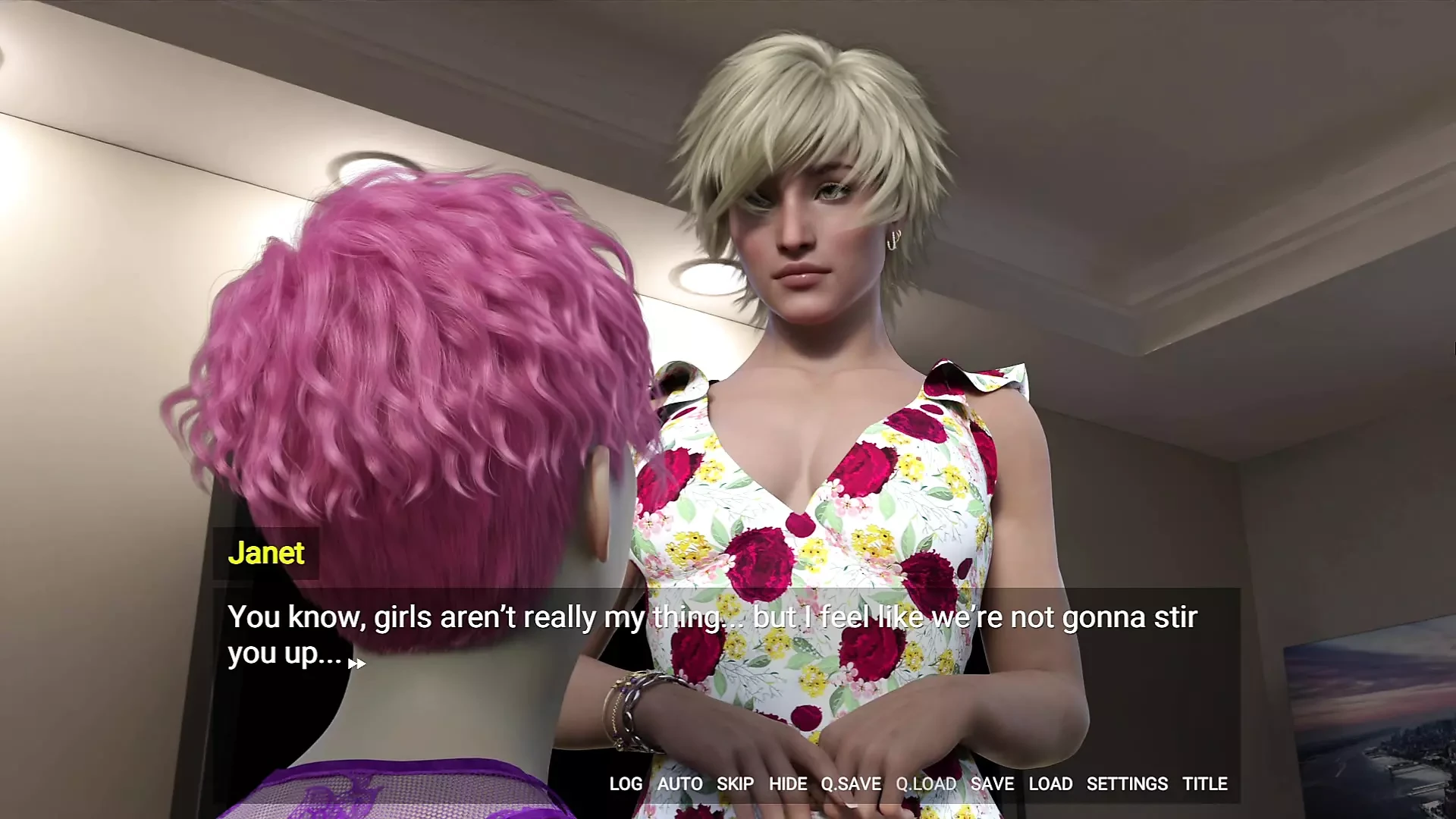Viewport: 1456px width, 819px height.
Task: Open the dialogue LOG
Action: [x=626, y=783]
